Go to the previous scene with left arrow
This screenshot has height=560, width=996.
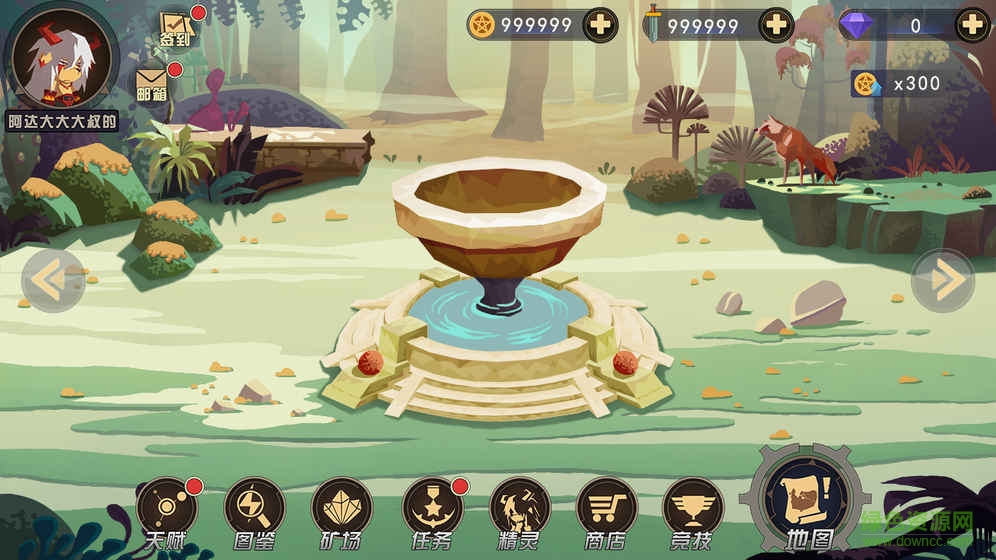pos(52,279)
